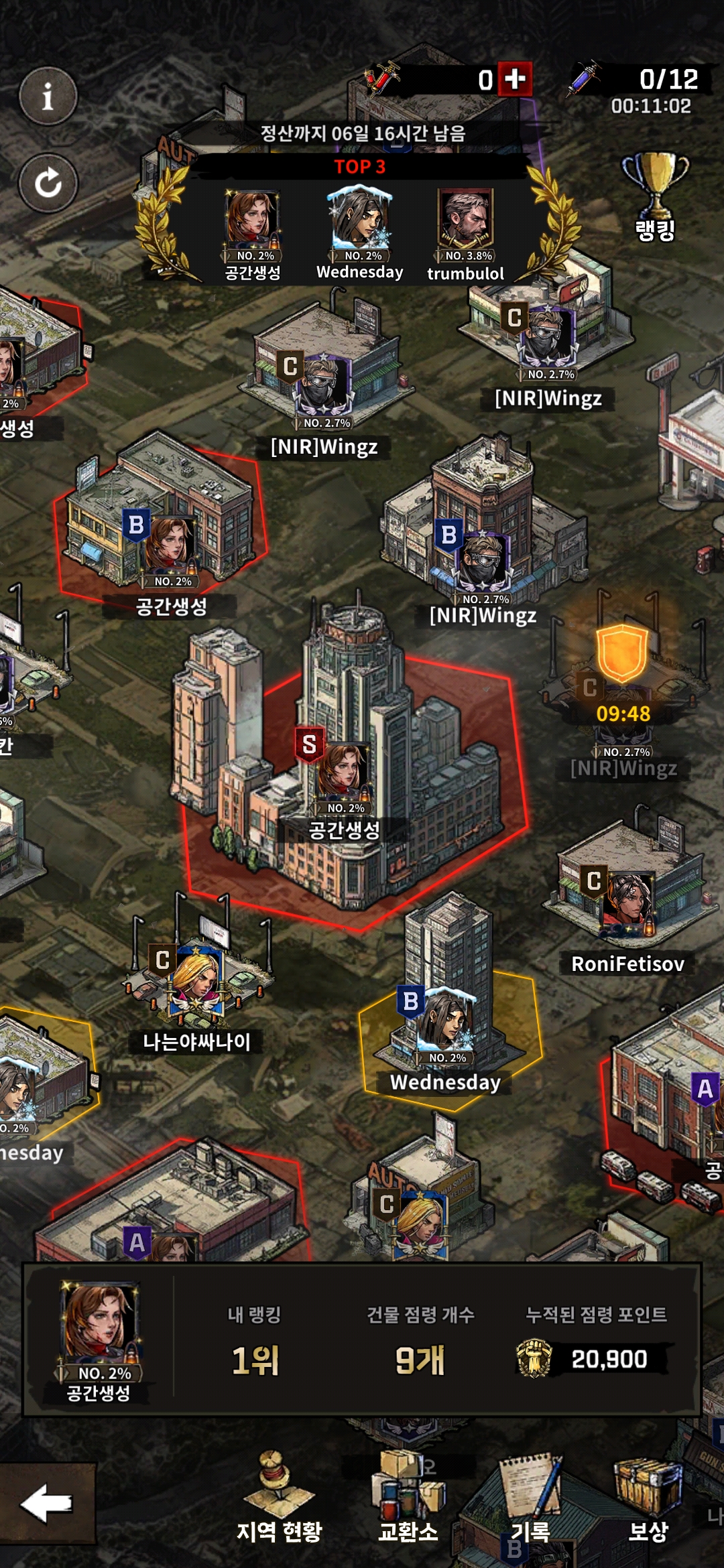Image resolution: width=724 pixels, height=1568 pixels.
Task: Go back with the white arrow button
Action: pos(46,1504)
